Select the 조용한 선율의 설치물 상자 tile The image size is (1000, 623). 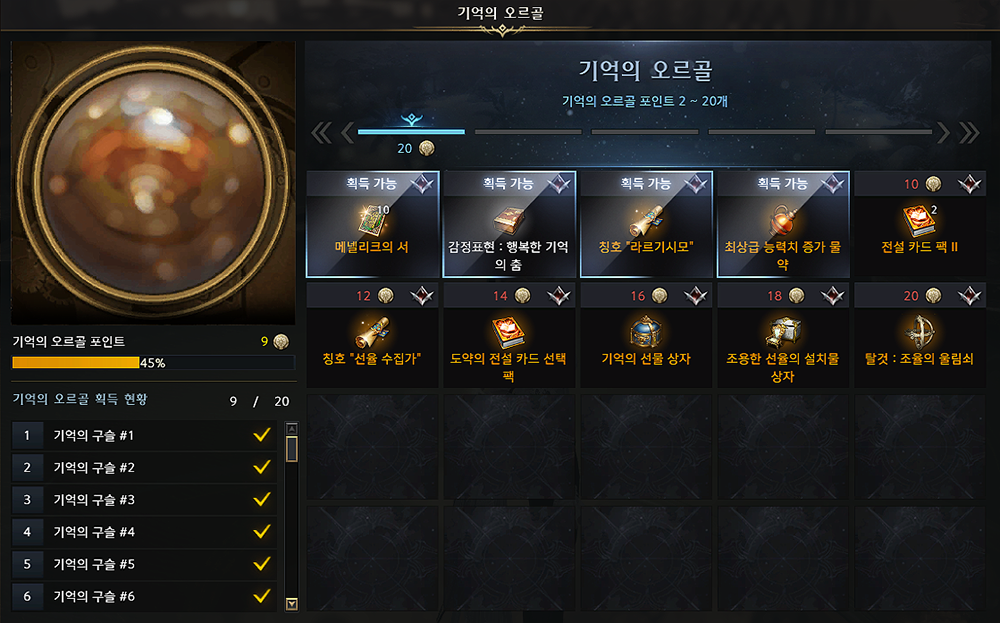(783, 334)
